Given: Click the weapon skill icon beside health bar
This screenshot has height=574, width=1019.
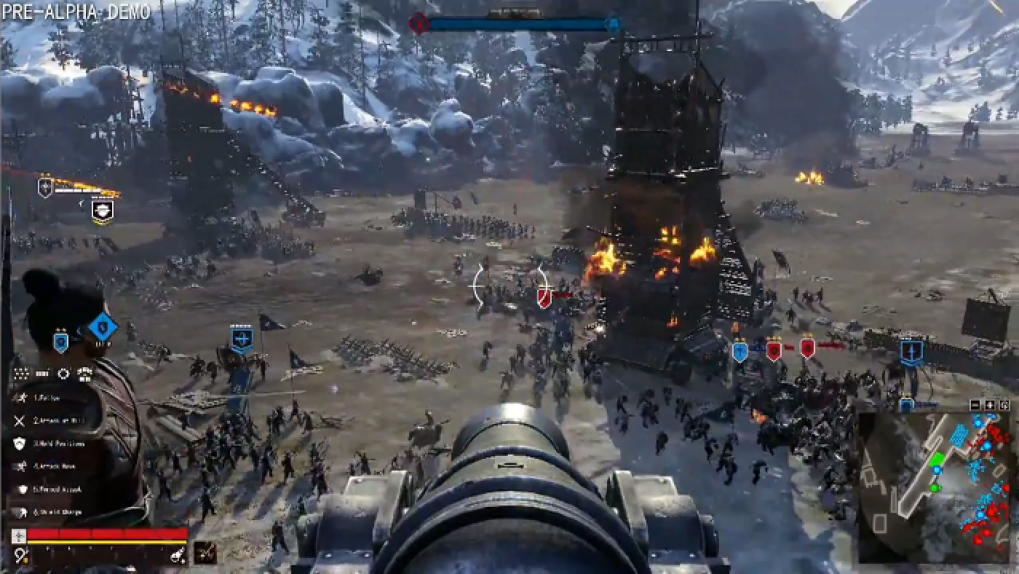Looking at the screenshot, I should pyautogui.click(x=205, y=552).
